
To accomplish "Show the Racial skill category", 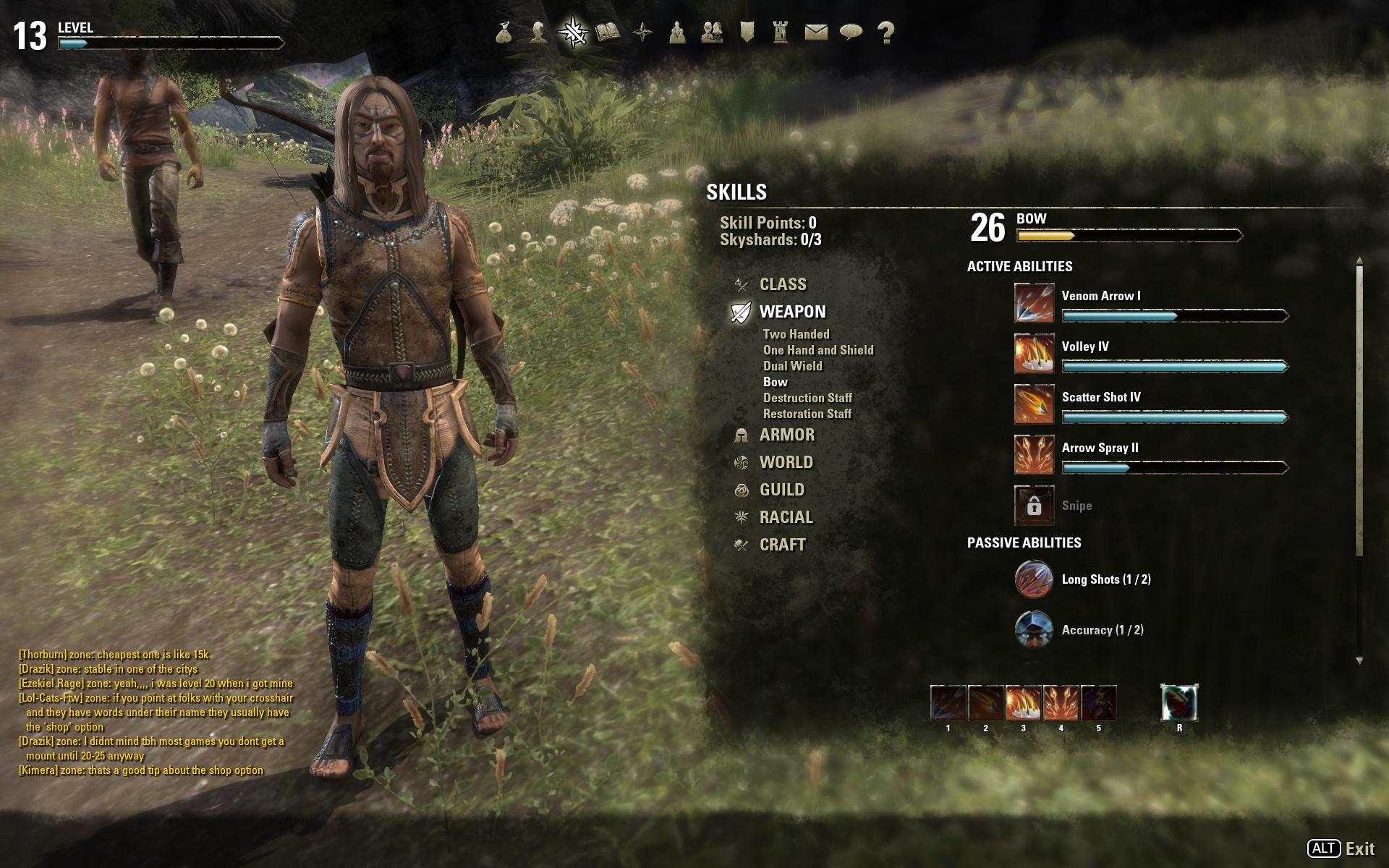I will (786, 517).
